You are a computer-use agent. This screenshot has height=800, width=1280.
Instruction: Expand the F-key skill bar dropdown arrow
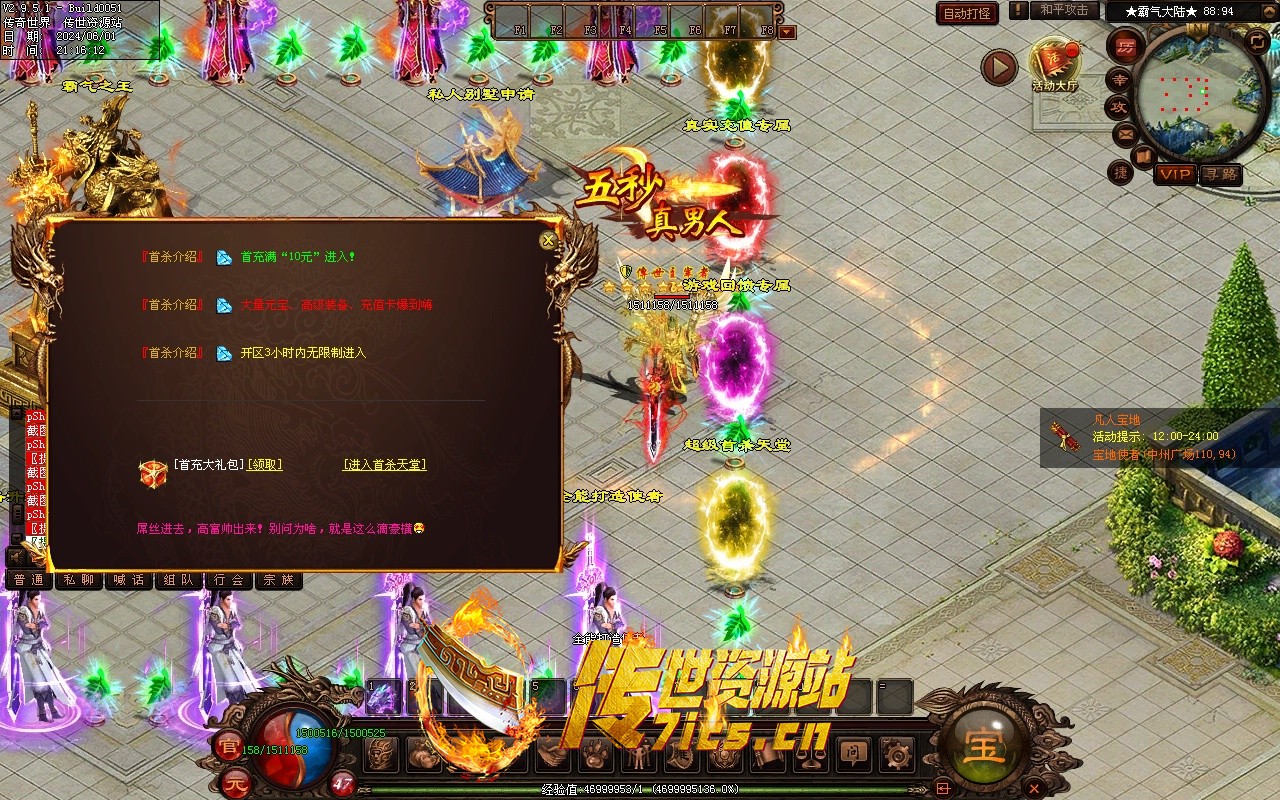point(788,32)
